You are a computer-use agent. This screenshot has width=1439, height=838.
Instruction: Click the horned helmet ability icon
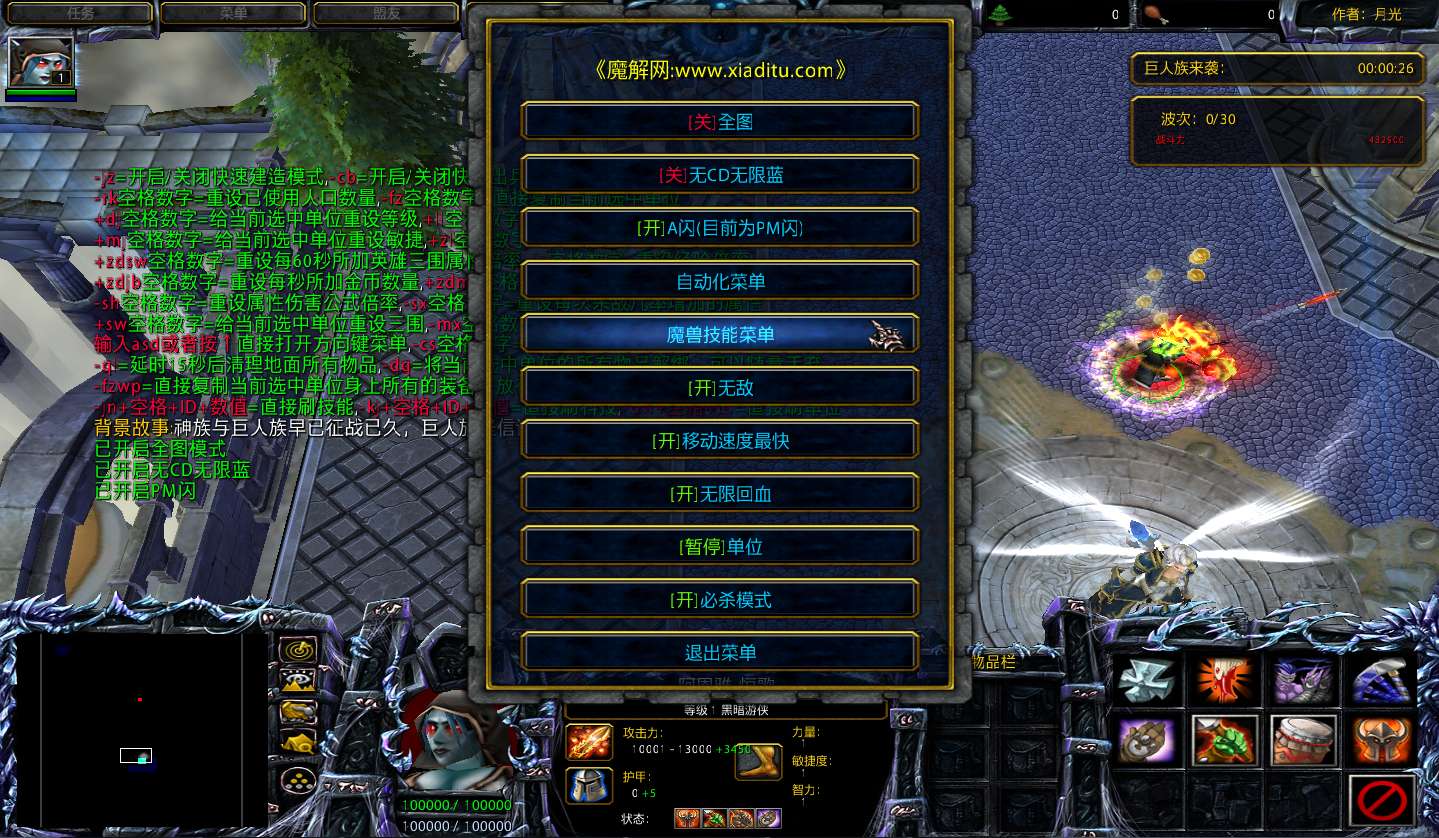coord(1382,741)
